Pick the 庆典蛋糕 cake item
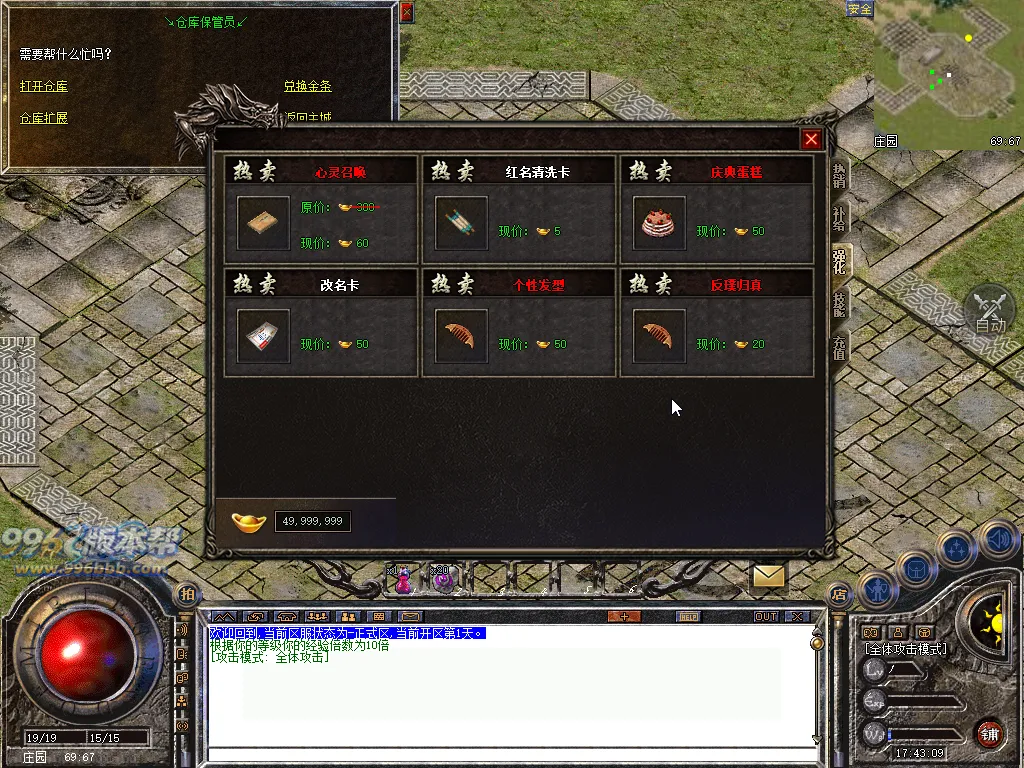Viewport: 1024px width, 768px height. [660, 222]
